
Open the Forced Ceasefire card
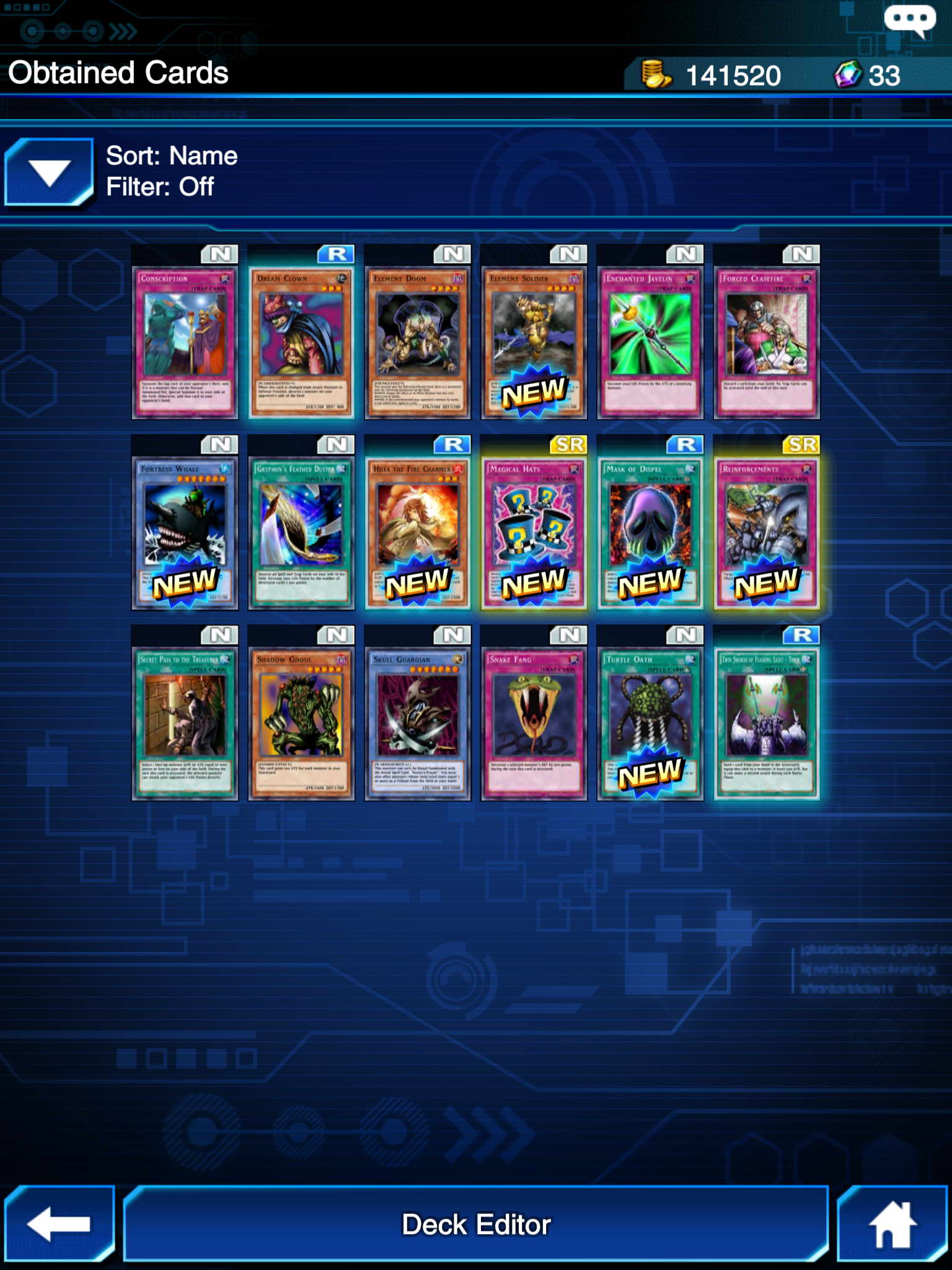tap(767, 342)
